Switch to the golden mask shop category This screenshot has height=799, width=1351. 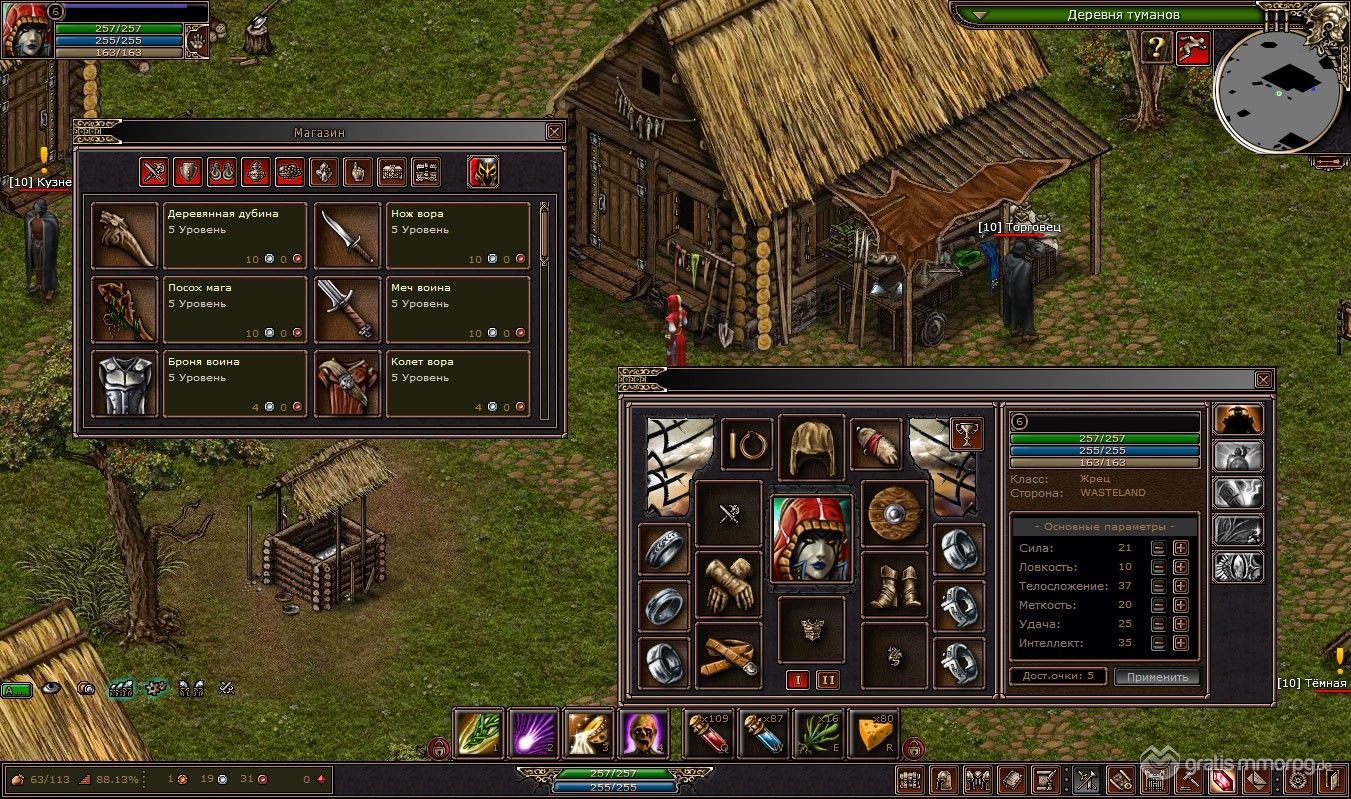483,173
